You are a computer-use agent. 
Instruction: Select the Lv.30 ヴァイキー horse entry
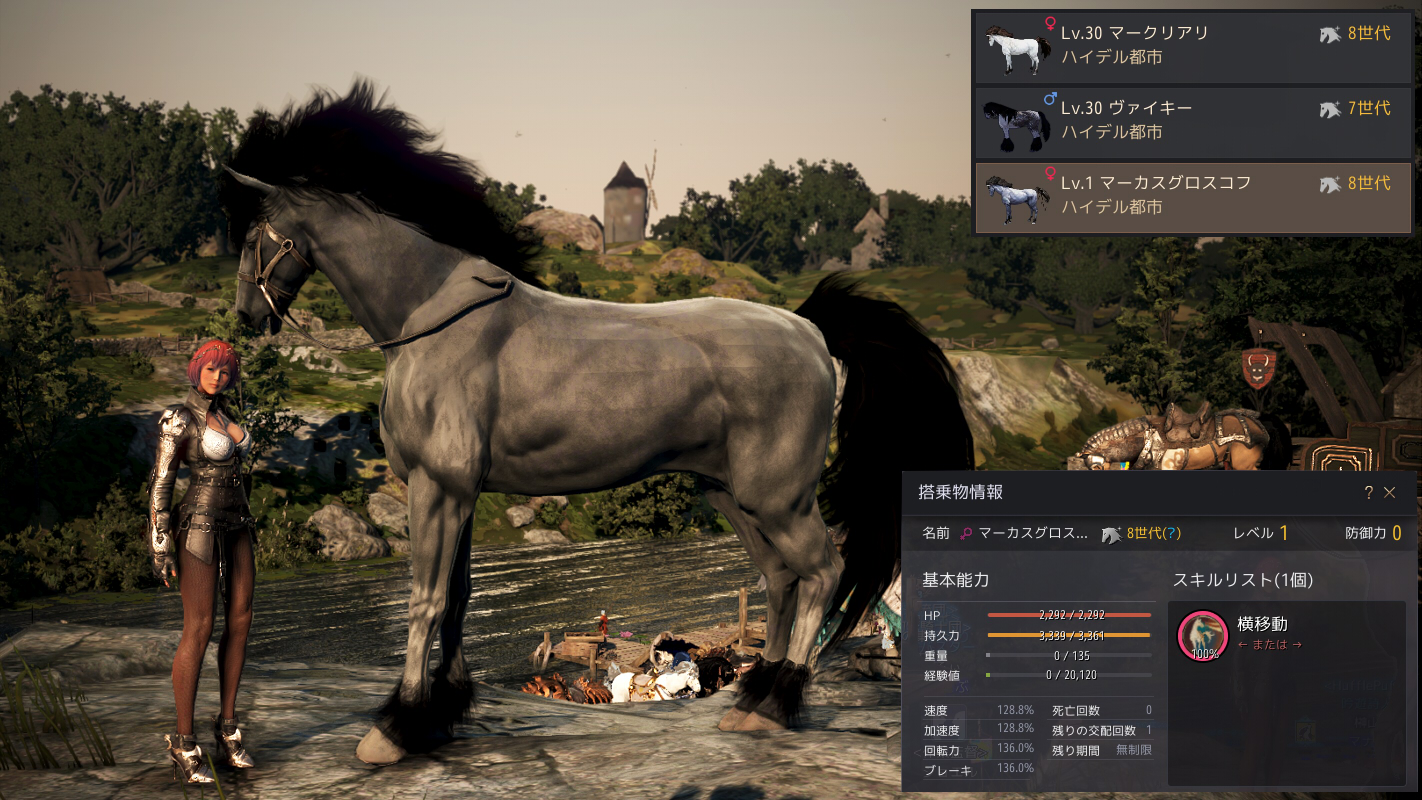[x=1190, y=123]
